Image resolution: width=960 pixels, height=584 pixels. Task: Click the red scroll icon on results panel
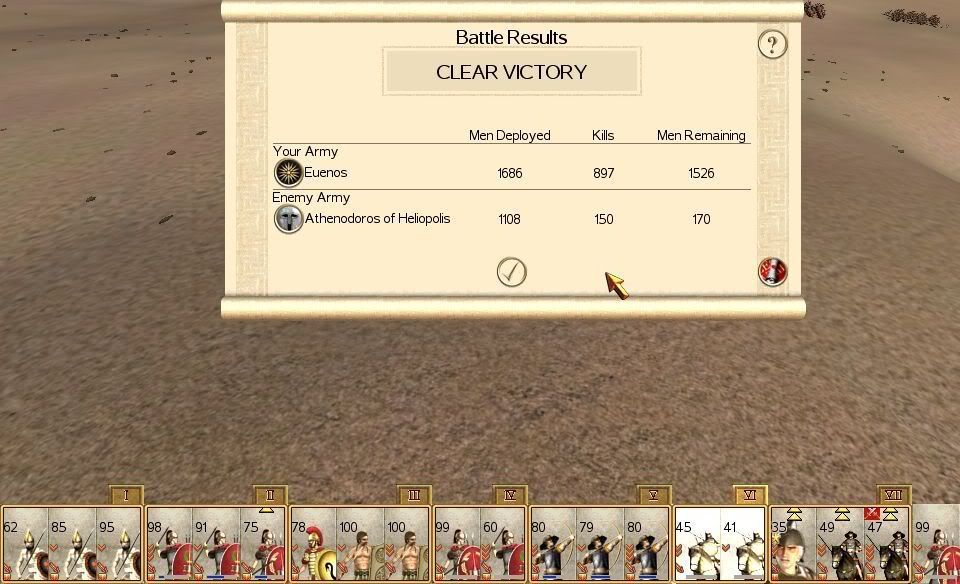[772, 271]
